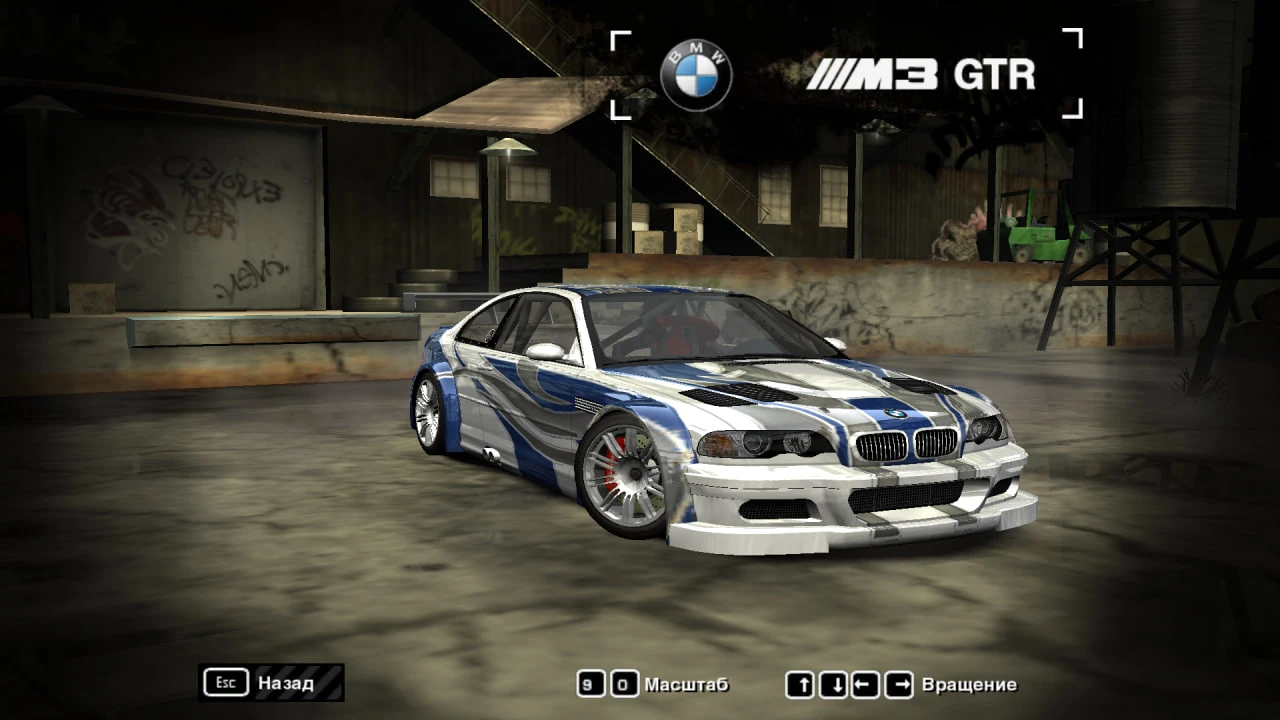The image size is (1280, 720).
Task: Click the Масштаб scale label
Action: [687, 686]
